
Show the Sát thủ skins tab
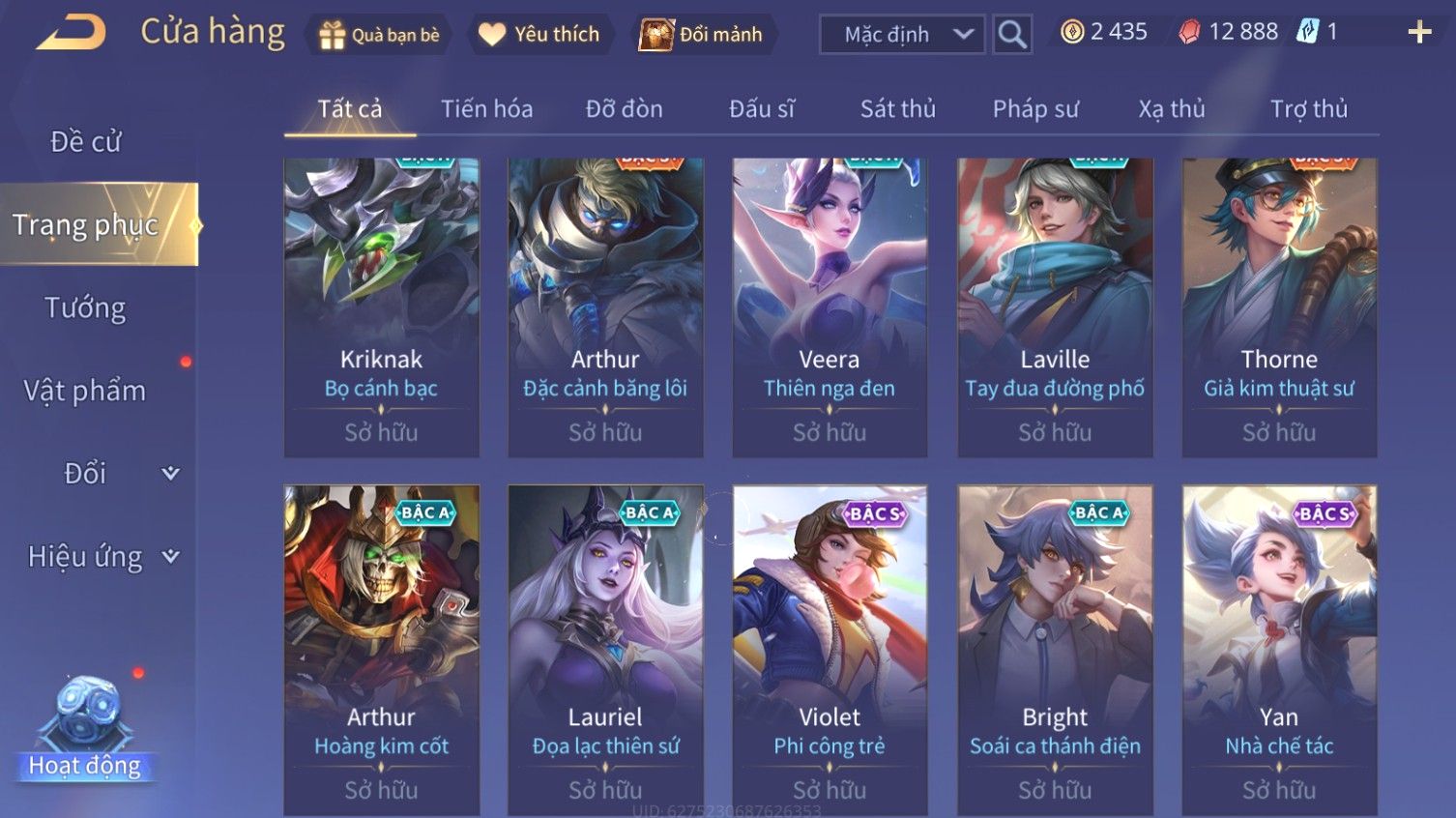[x=897, y=109]
